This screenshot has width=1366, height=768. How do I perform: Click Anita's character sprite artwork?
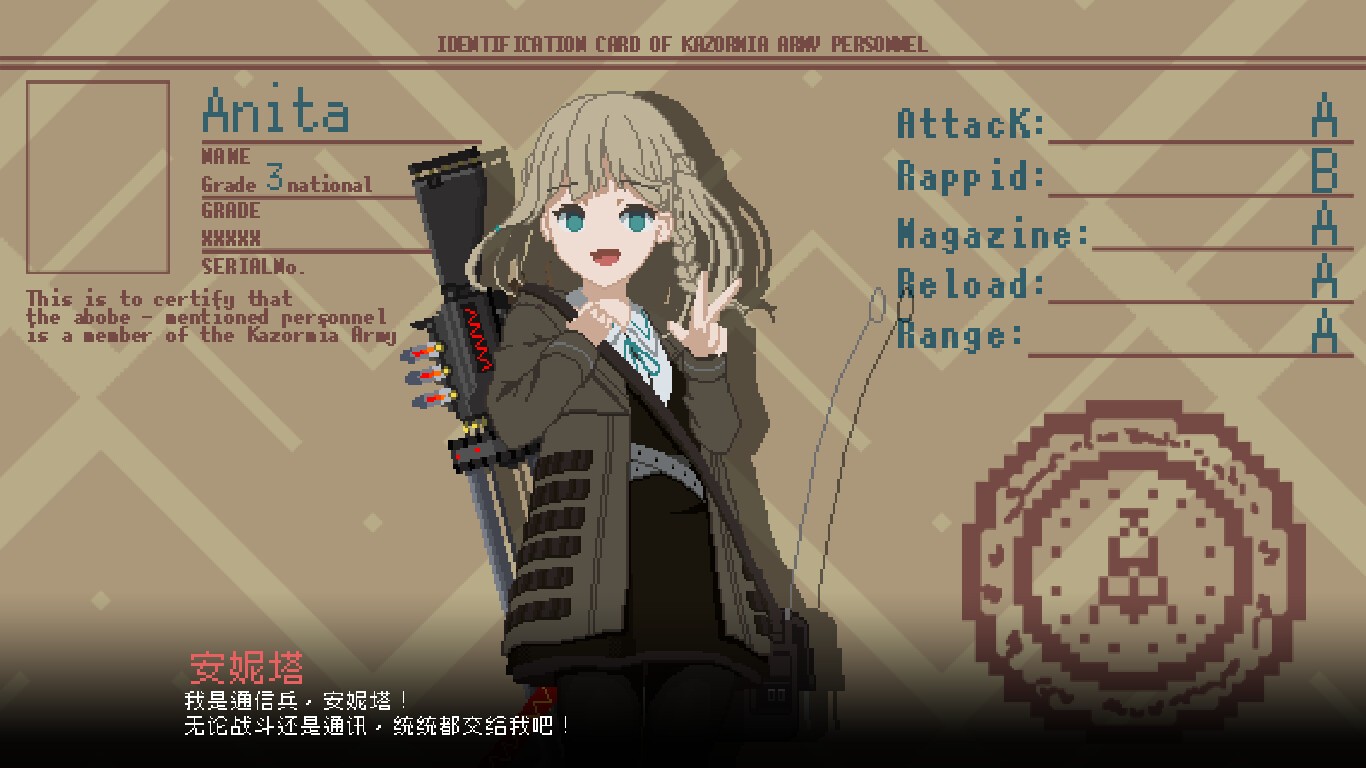pos(620,400)
